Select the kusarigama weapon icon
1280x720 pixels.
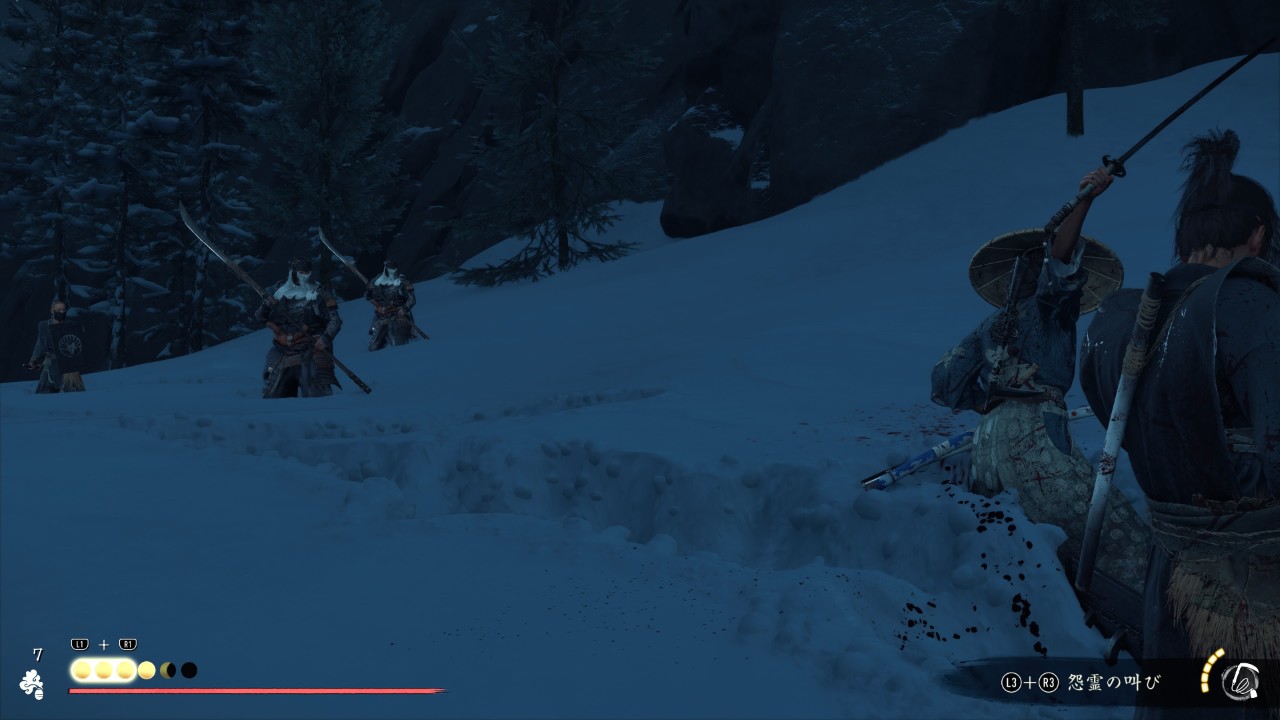[x=1239, y=681]
